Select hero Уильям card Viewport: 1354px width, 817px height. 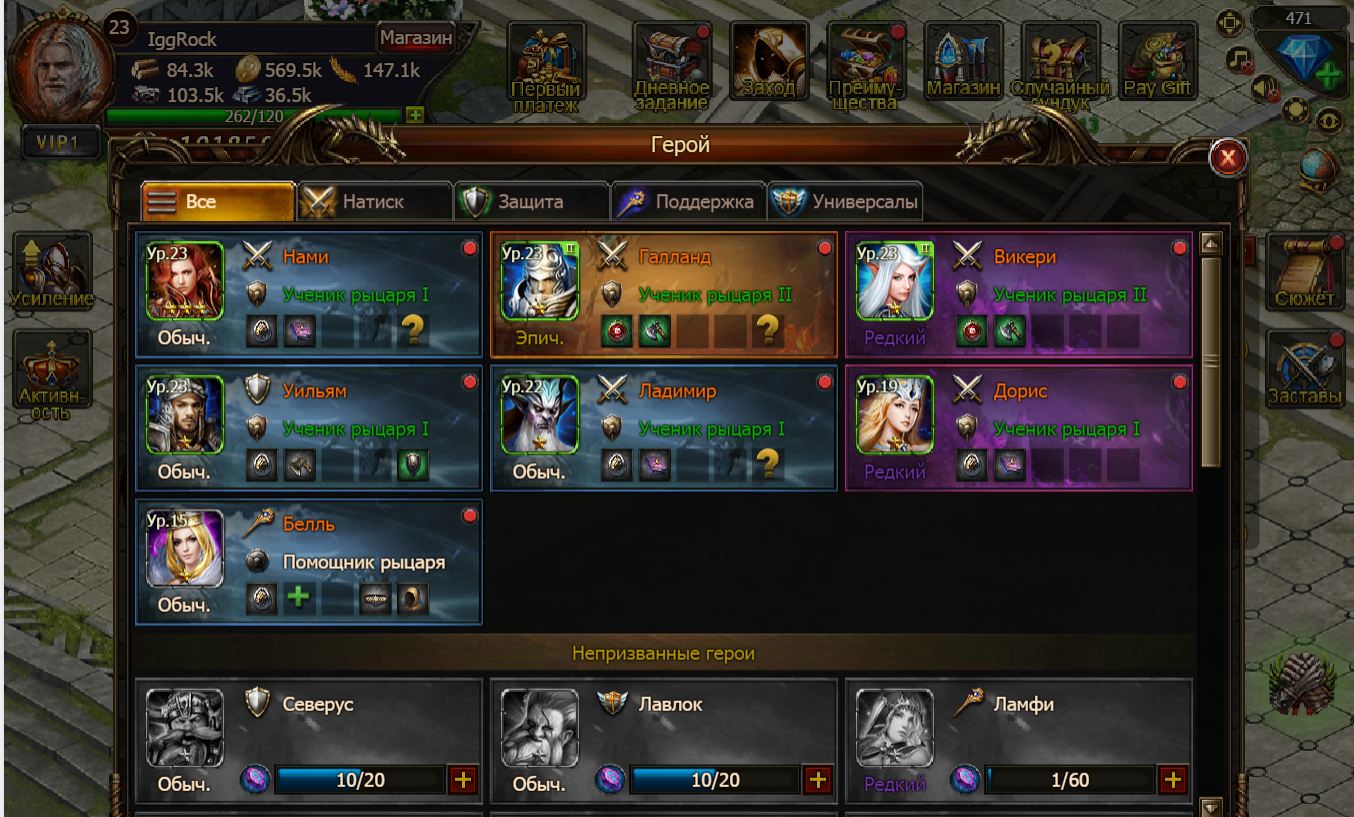[x=309, y=428]
